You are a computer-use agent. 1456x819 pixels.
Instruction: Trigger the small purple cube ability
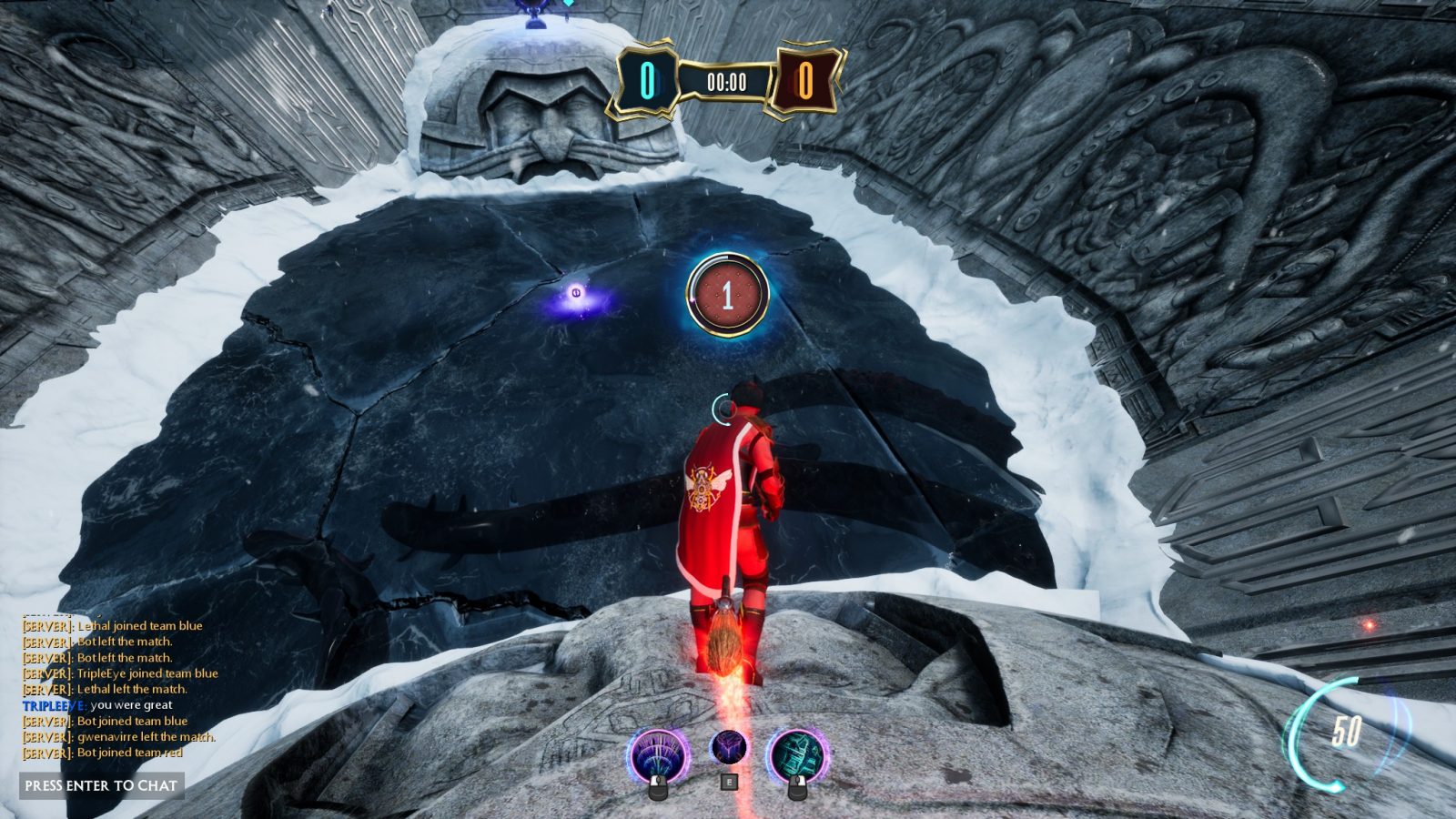tap(728, 748)
